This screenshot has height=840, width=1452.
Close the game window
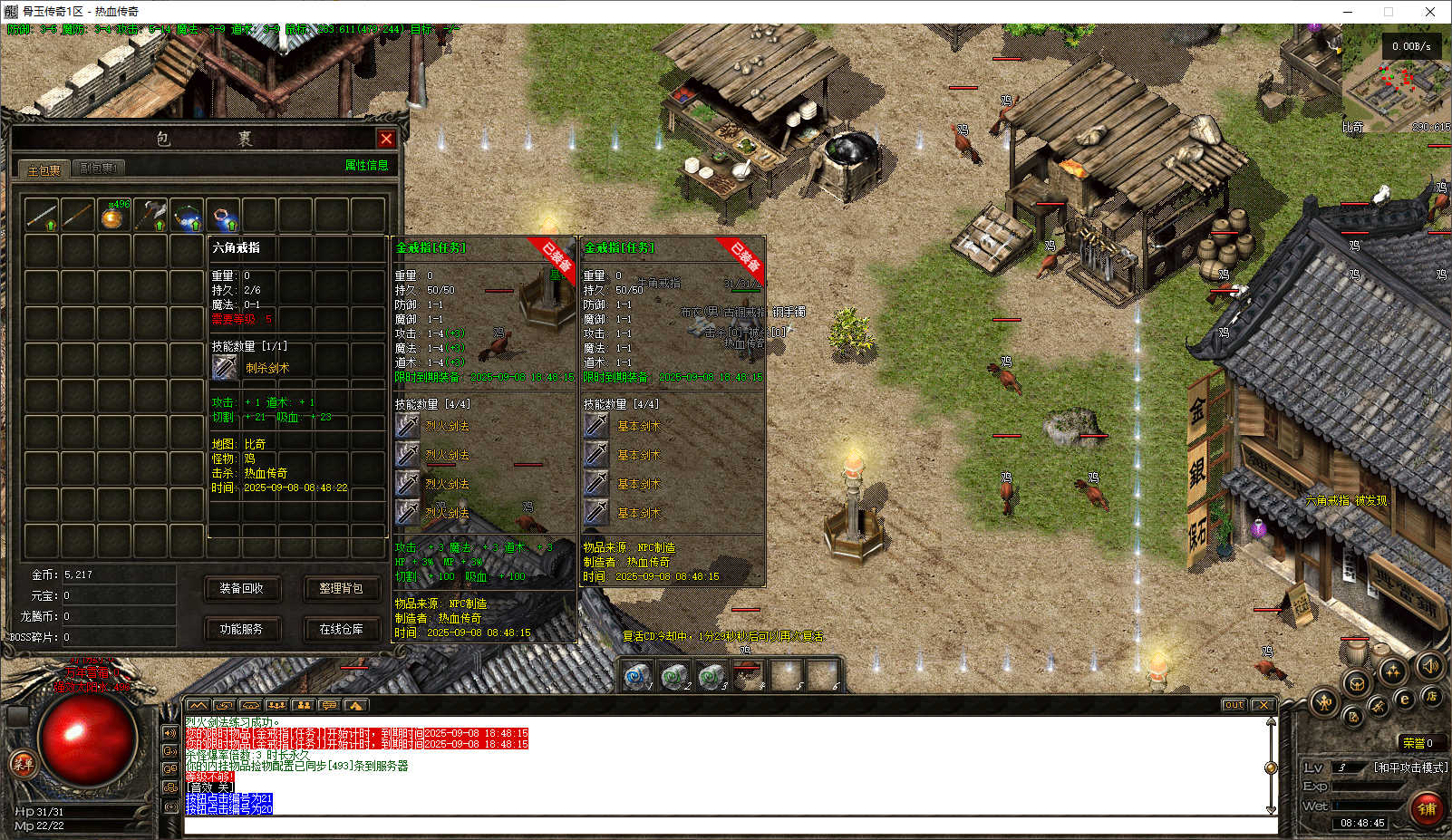[x=1430, y=12]
